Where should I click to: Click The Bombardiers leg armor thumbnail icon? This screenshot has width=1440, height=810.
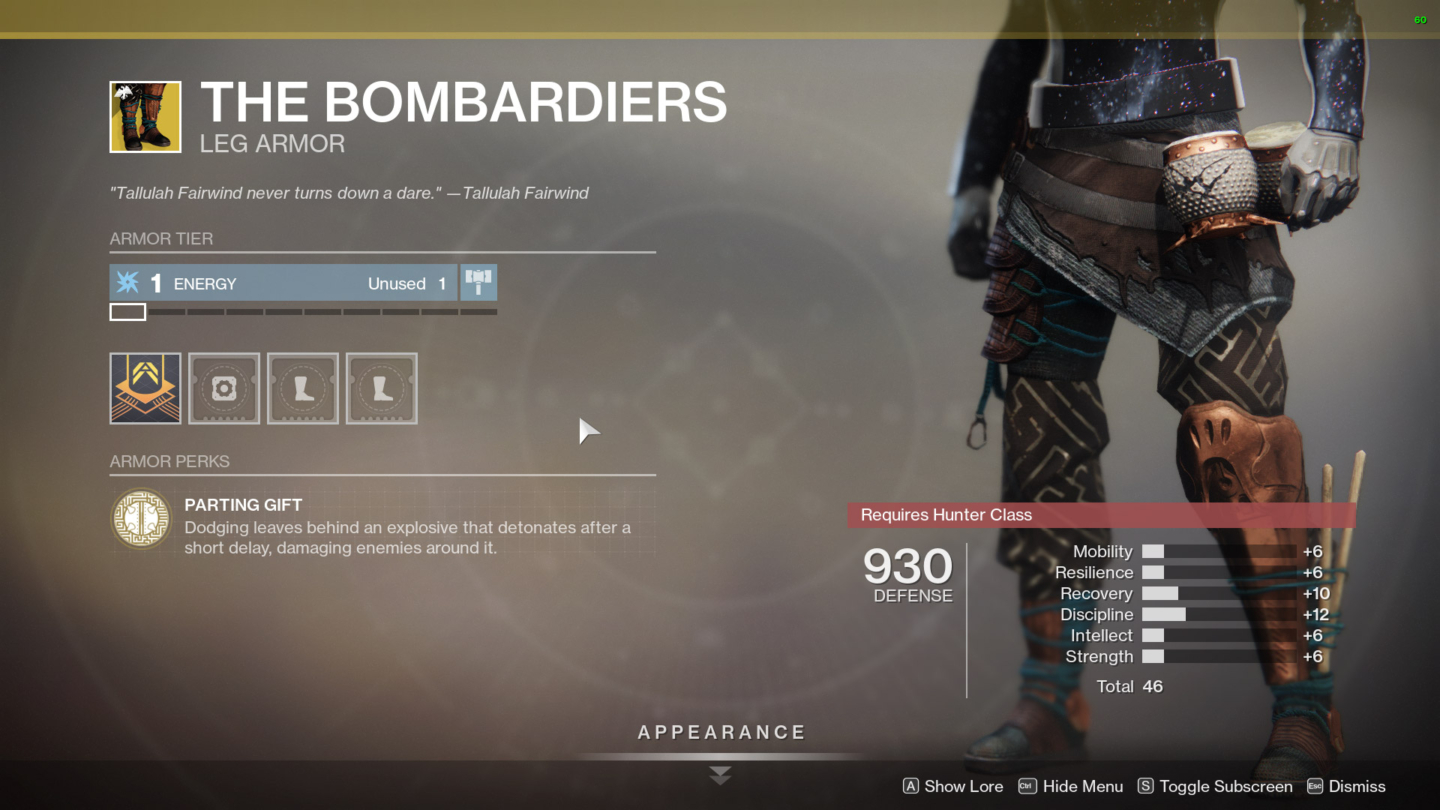click(x=145, y=116)
